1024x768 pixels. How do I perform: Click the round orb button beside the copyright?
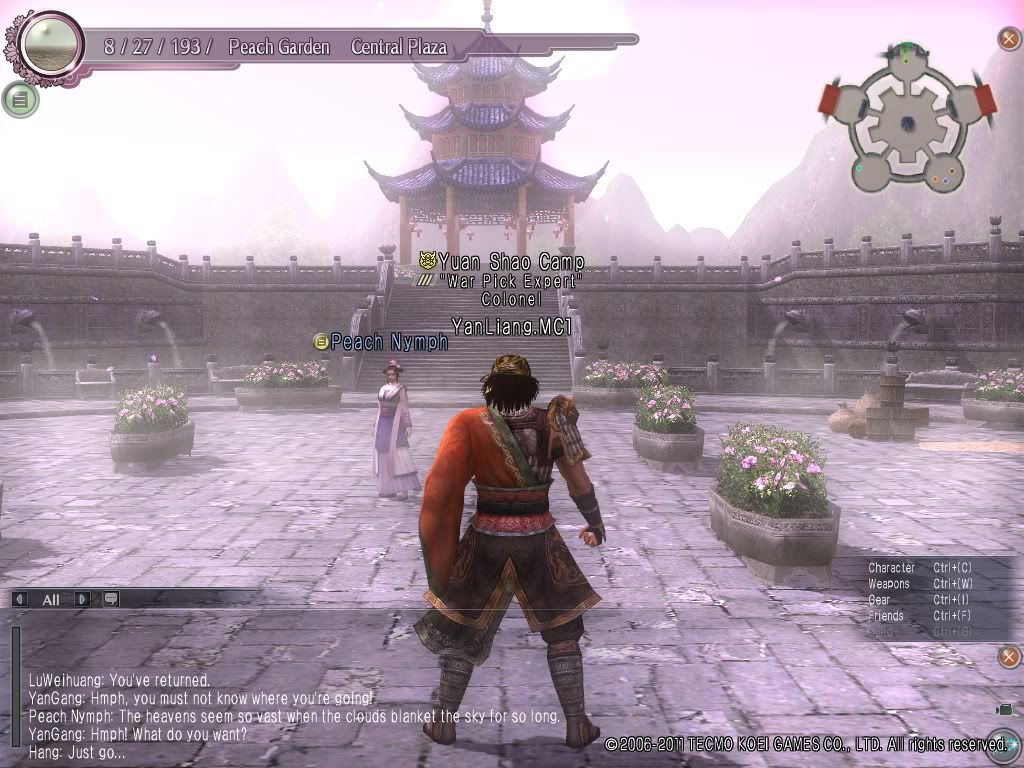click(1008, 743)
